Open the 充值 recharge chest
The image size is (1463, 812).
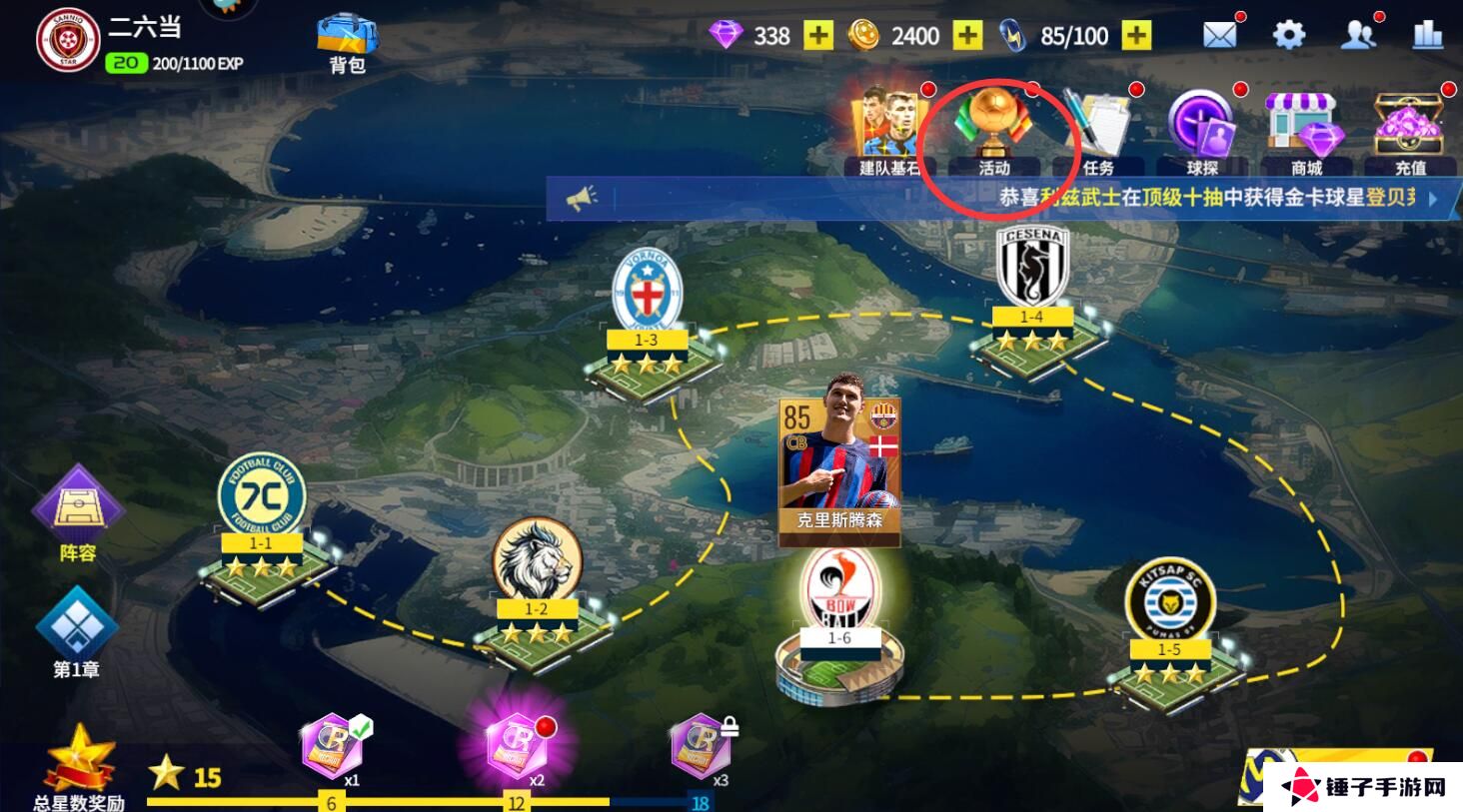[x=1410, y=130]
